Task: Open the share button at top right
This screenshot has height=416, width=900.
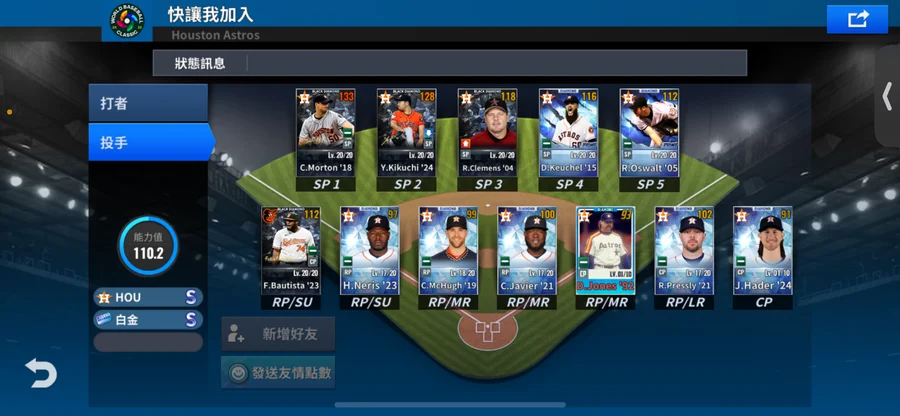Action: tap(857, 19)
